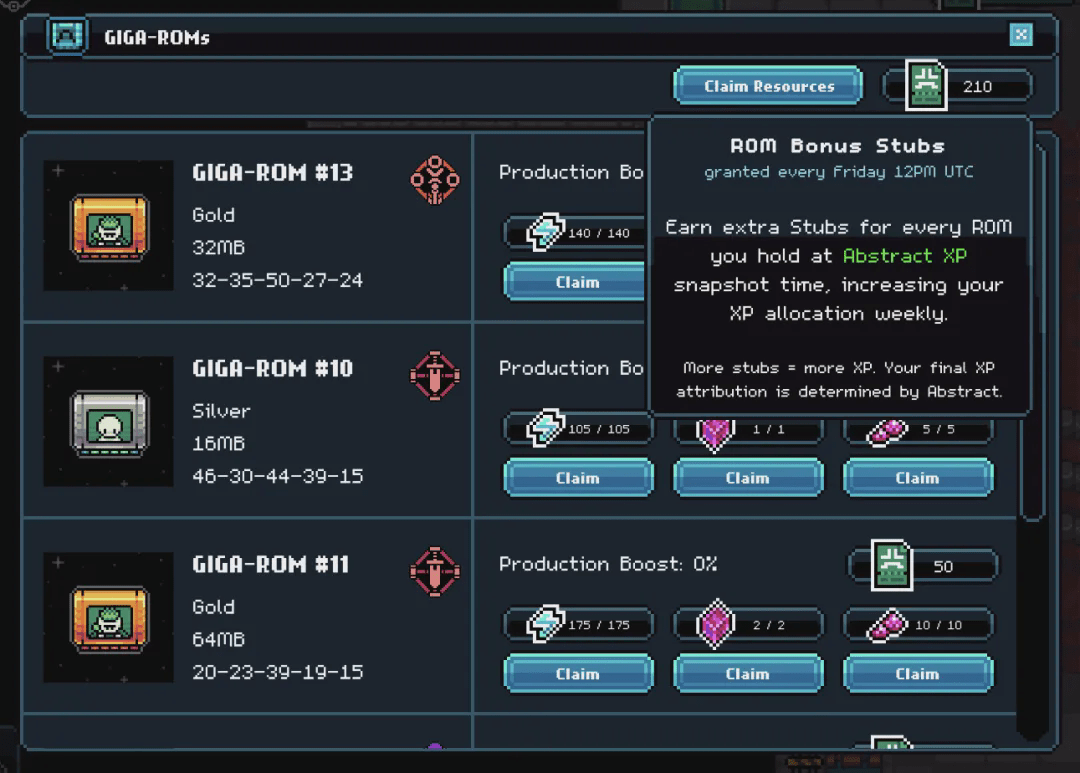Click the 50 stubs badge for GIGA-ROM #11
Screen dimensions: 1080x773
(922, 566)
